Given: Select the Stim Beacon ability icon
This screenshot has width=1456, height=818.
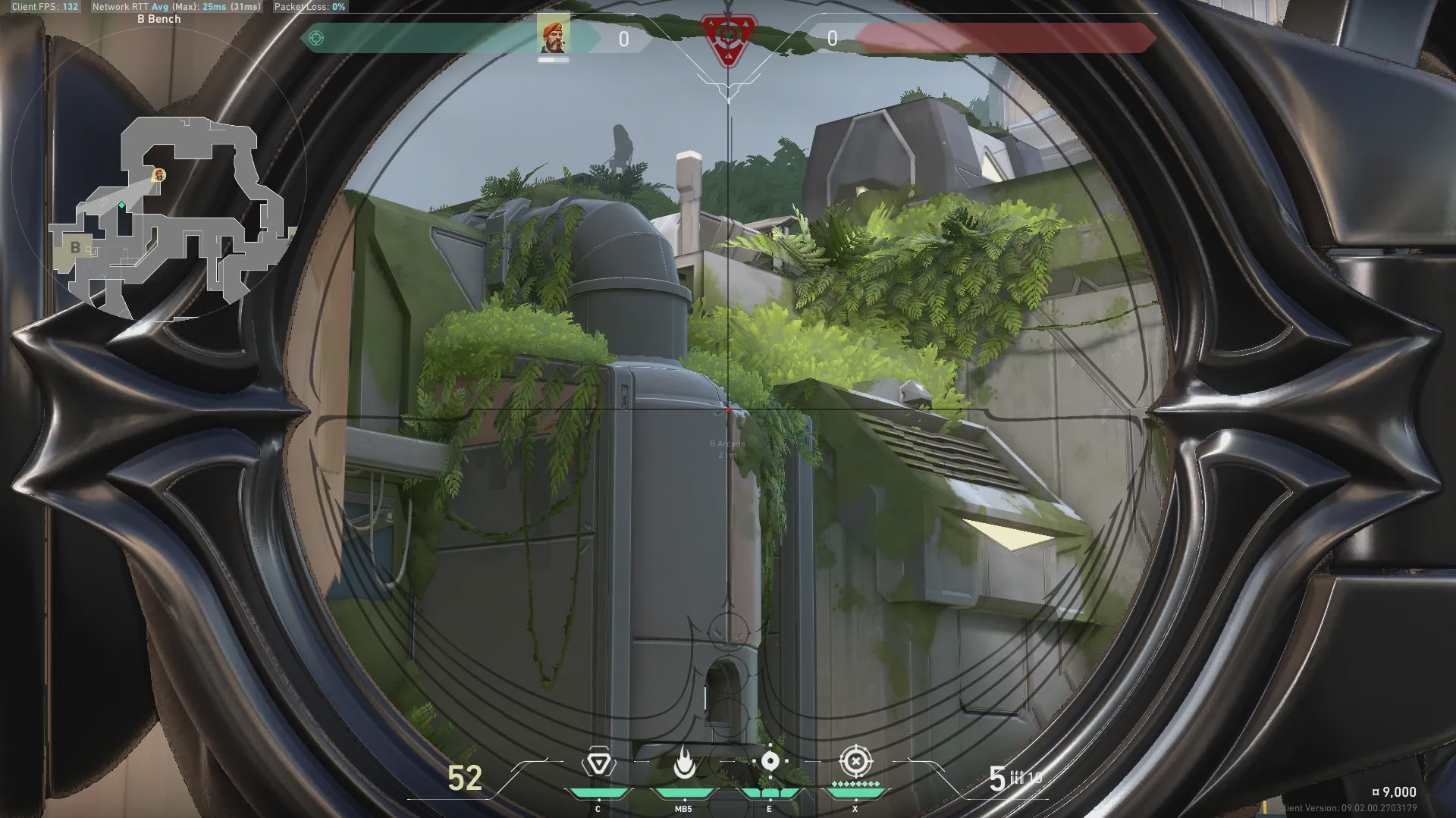Looking at the screenshot, I should 598,763.
